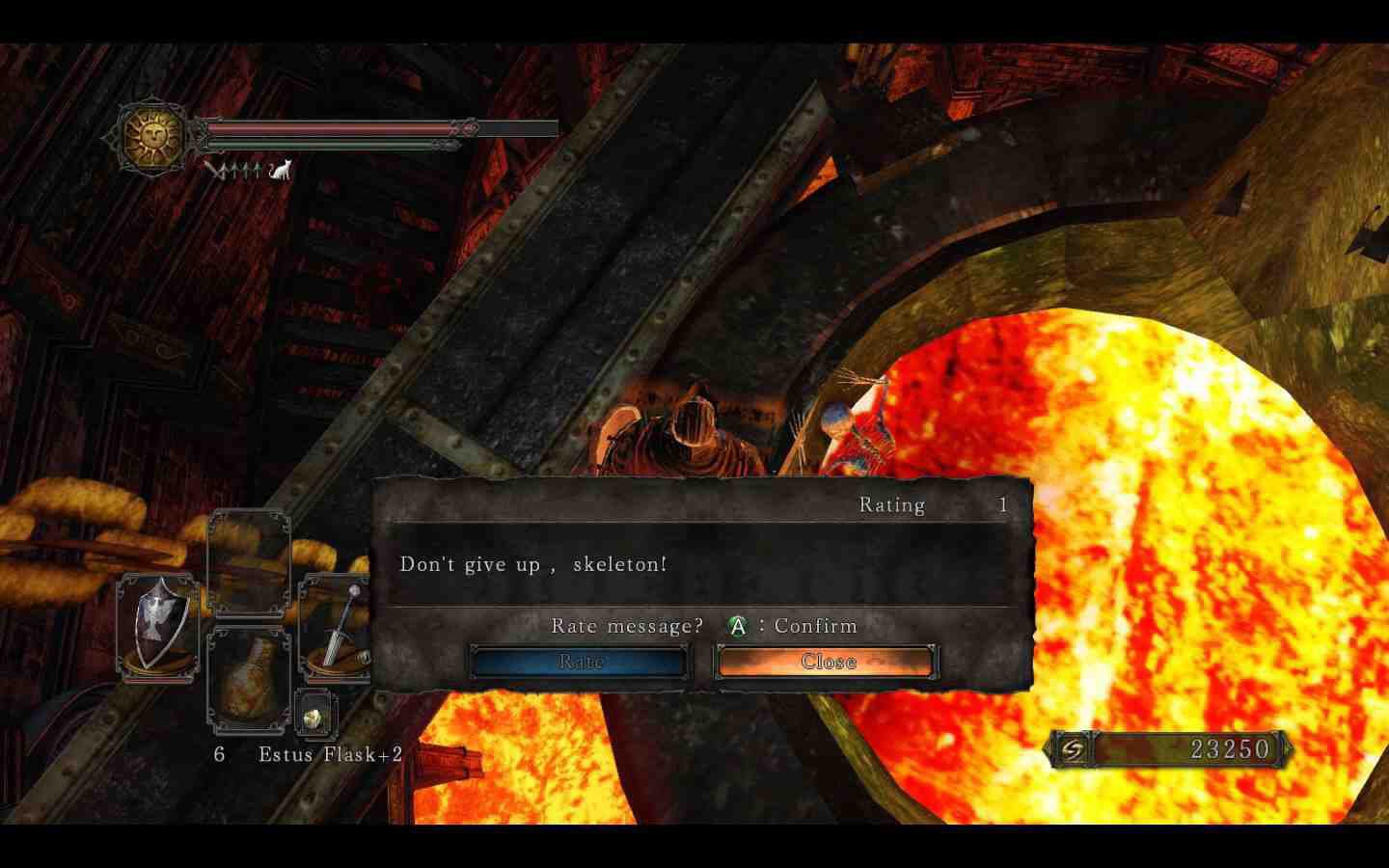Click the Estus Flask count of 6
1389x868 pixels.
(x=218, y=754)
